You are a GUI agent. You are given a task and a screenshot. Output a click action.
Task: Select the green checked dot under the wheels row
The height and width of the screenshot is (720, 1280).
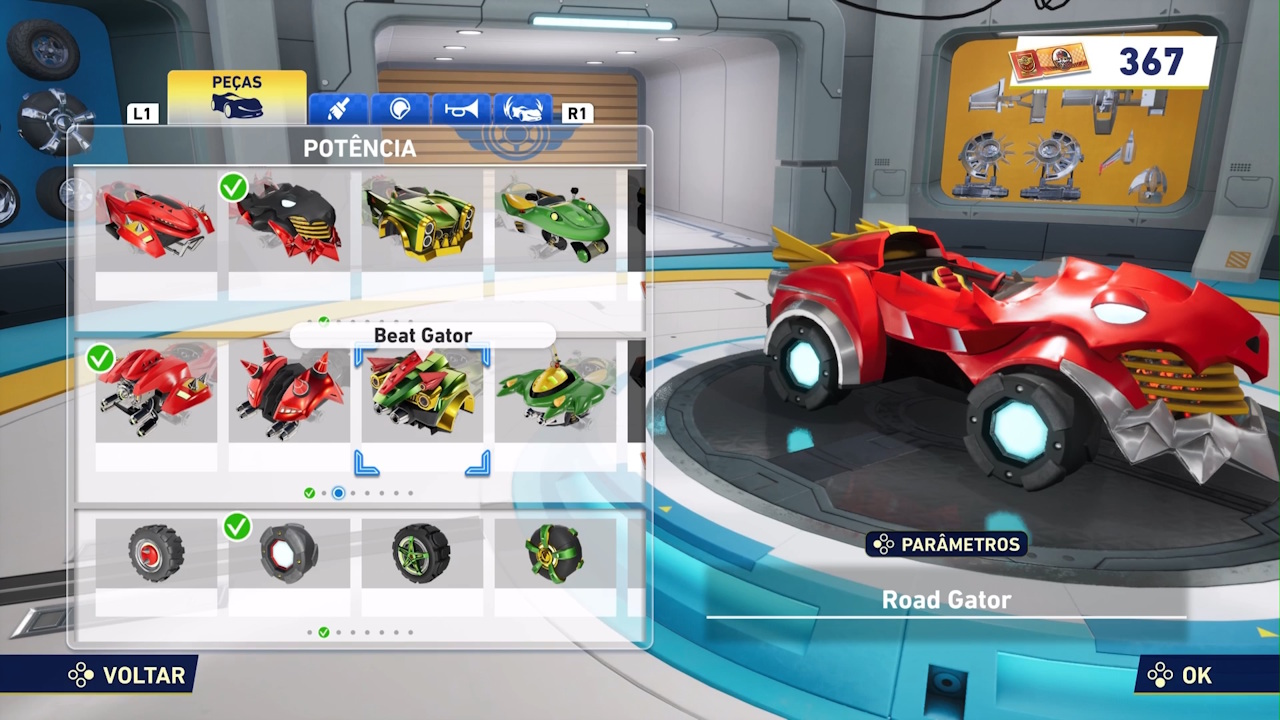(x=323, y=632)
